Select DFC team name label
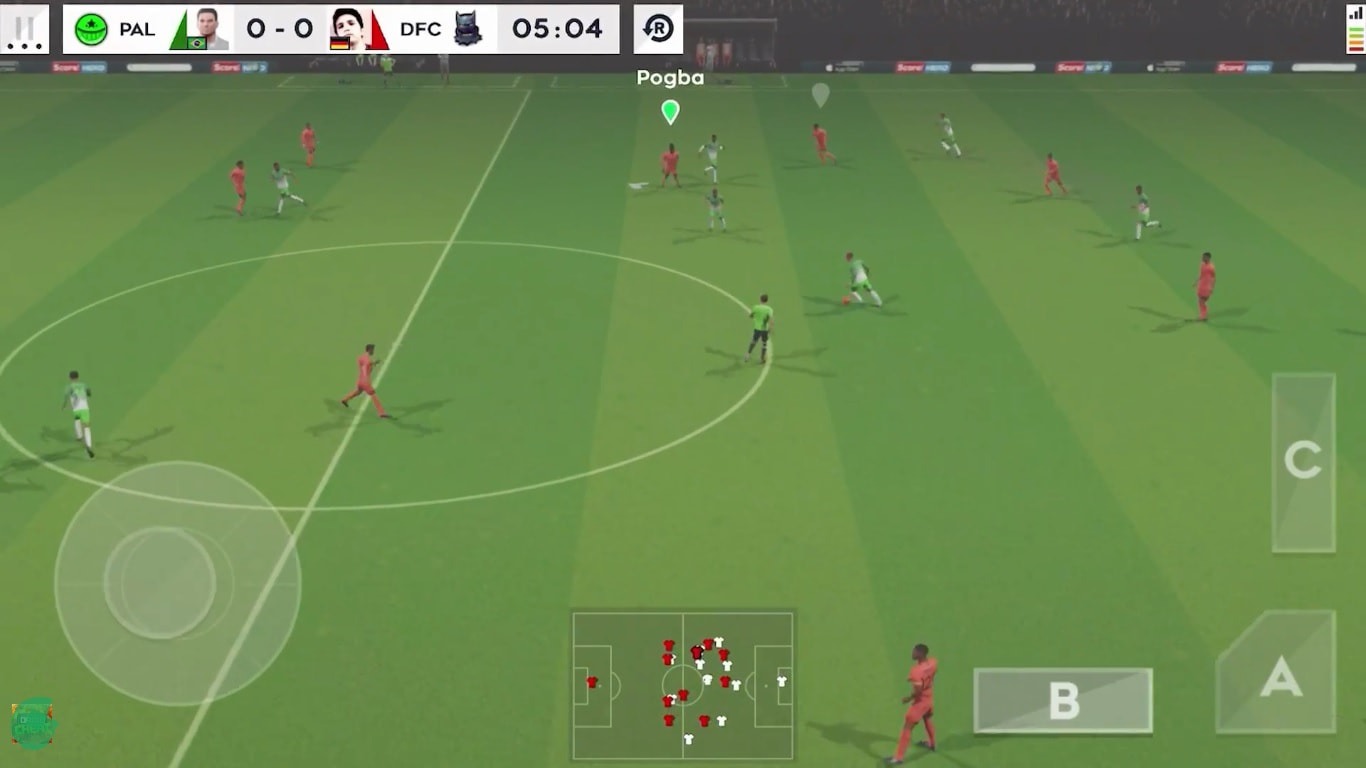The width and height of the screenshot is (1366, 768). pyautogui.click(x=422, y=29)
